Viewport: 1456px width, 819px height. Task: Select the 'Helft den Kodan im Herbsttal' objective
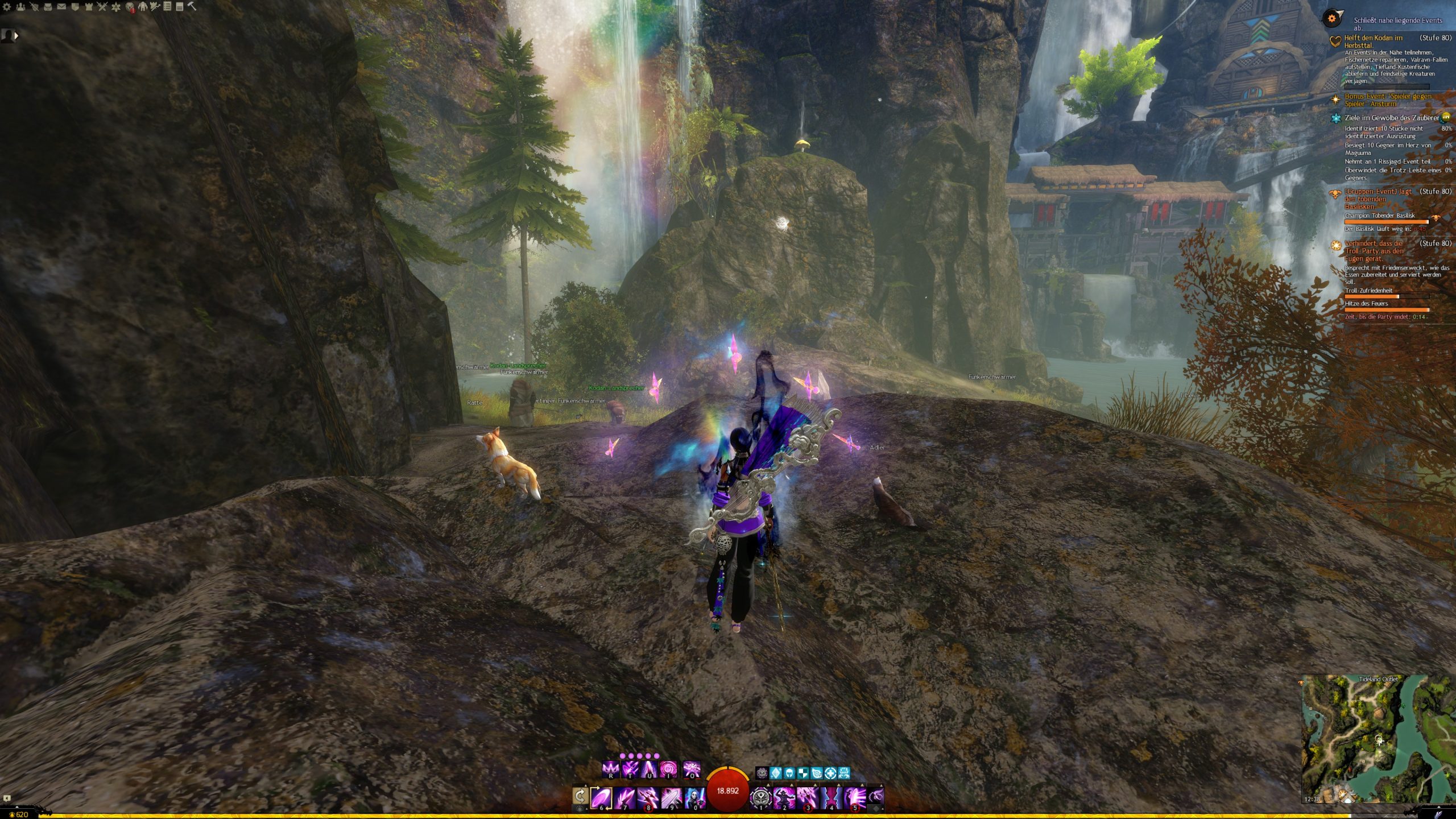[1373, 42]
